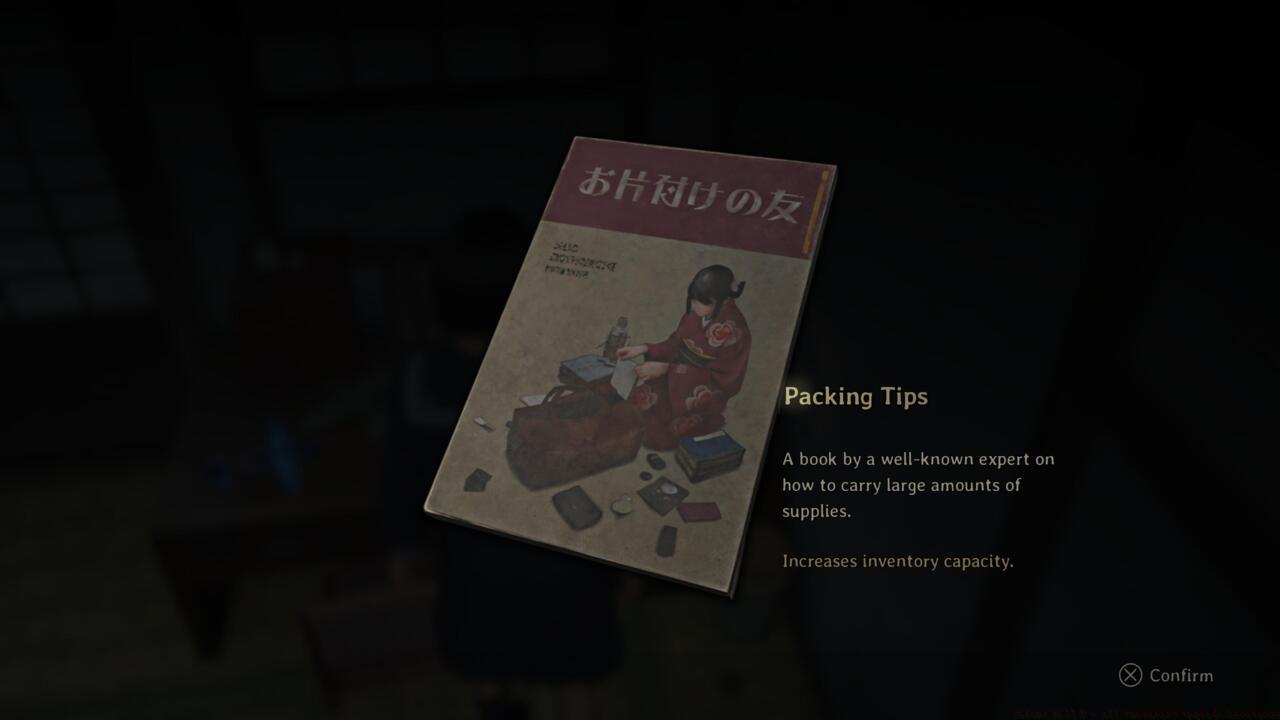Click the Confirm label text
1280x720 pixels.
click(1184, 676)
